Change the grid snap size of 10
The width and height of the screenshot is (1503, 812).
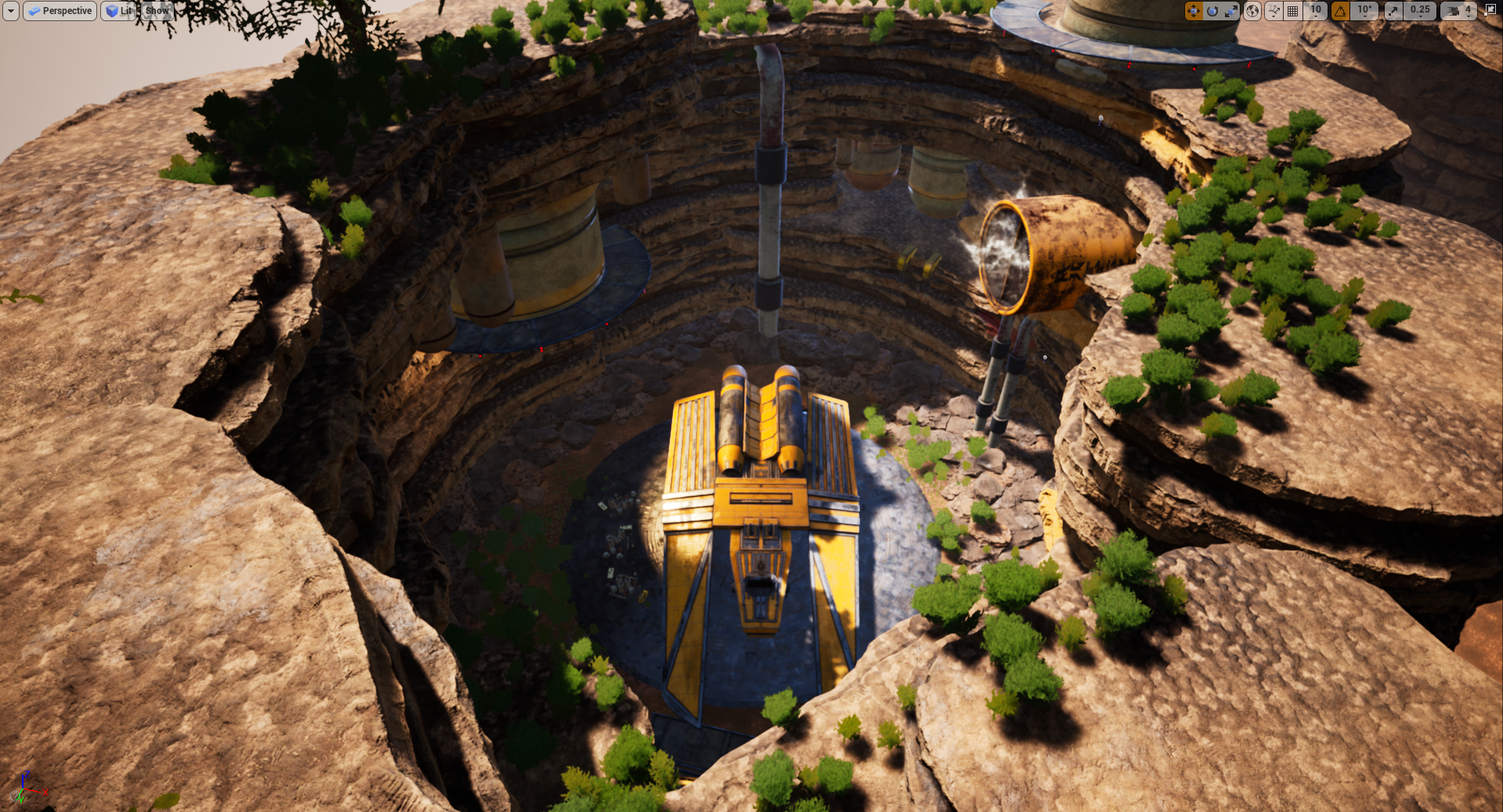1316,11
